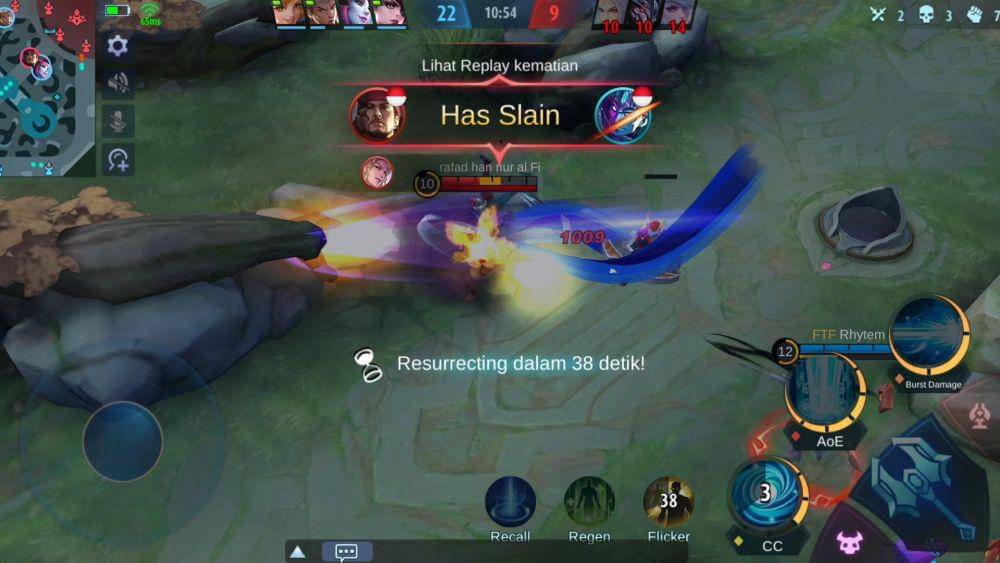Toggle the muted speaker icon
This screenshot has height=563, width=1000.
[x=118, y=83]
